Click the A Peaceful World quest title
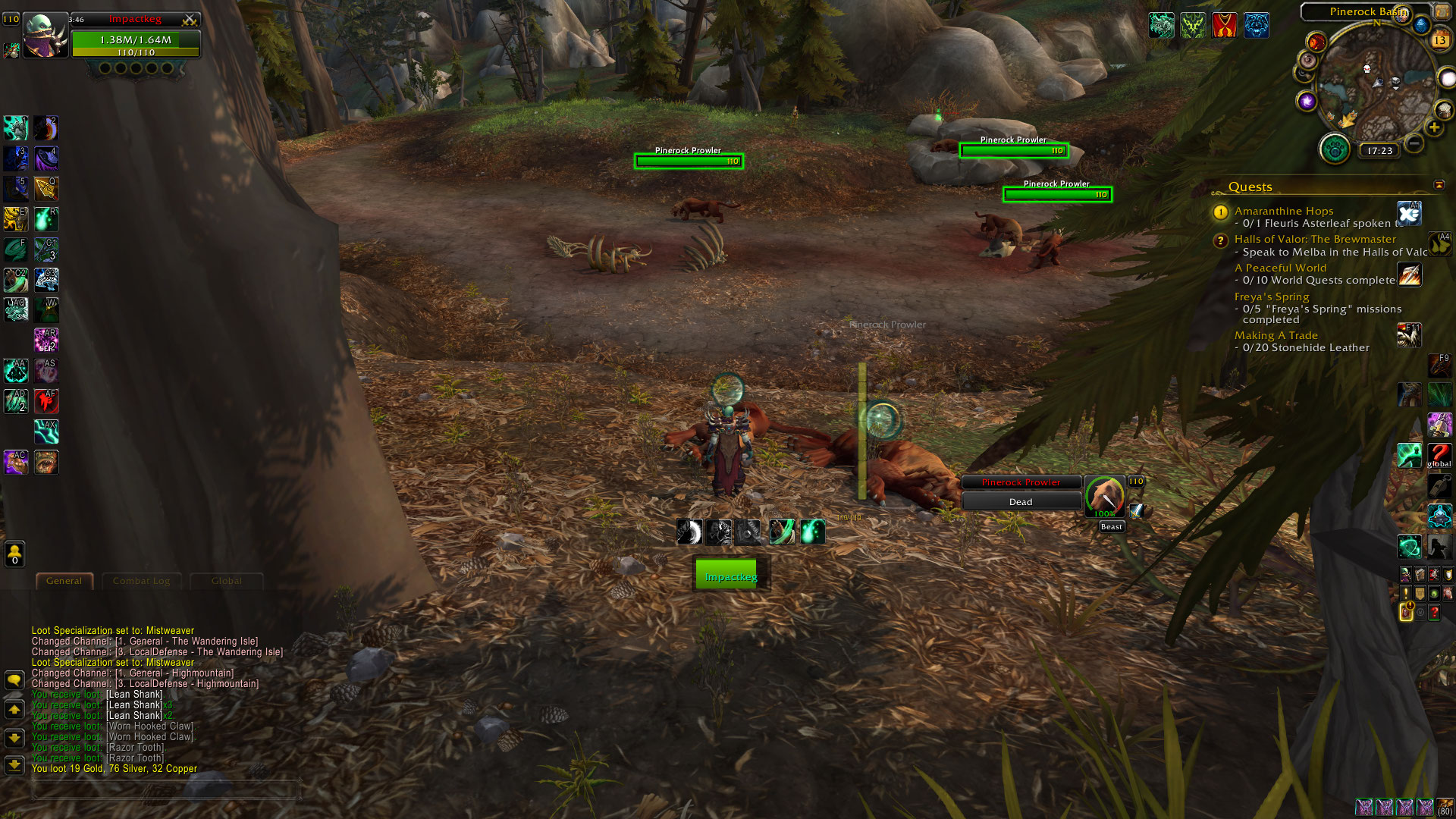The image size is (1456, 819). coord(1280,268)
